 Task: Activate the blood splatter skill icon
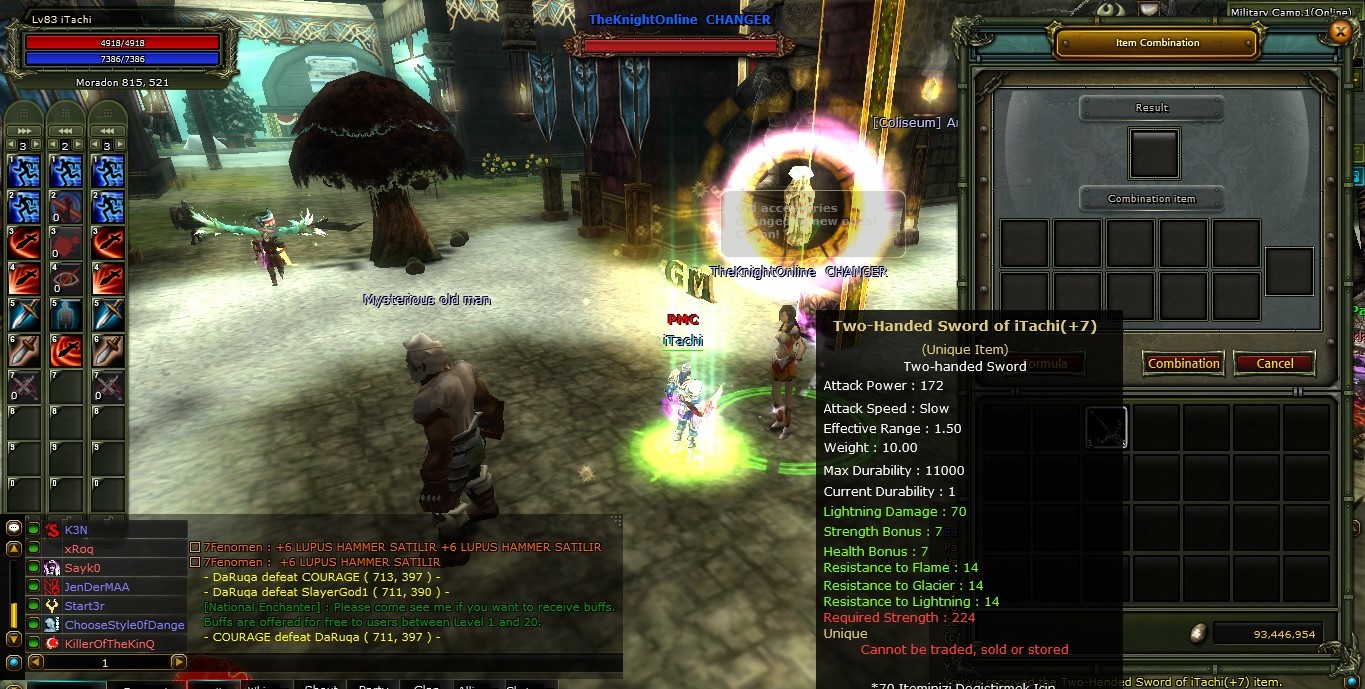click(66, 243)
